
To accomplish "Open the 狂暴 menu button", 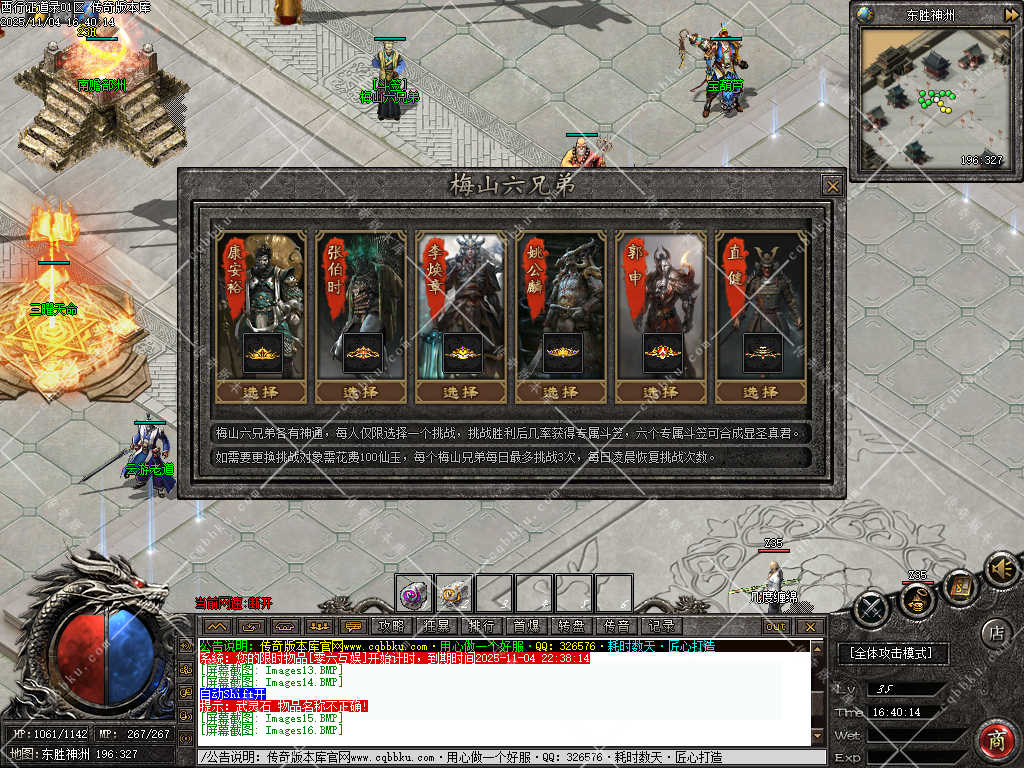I will (x=436, y=627).
